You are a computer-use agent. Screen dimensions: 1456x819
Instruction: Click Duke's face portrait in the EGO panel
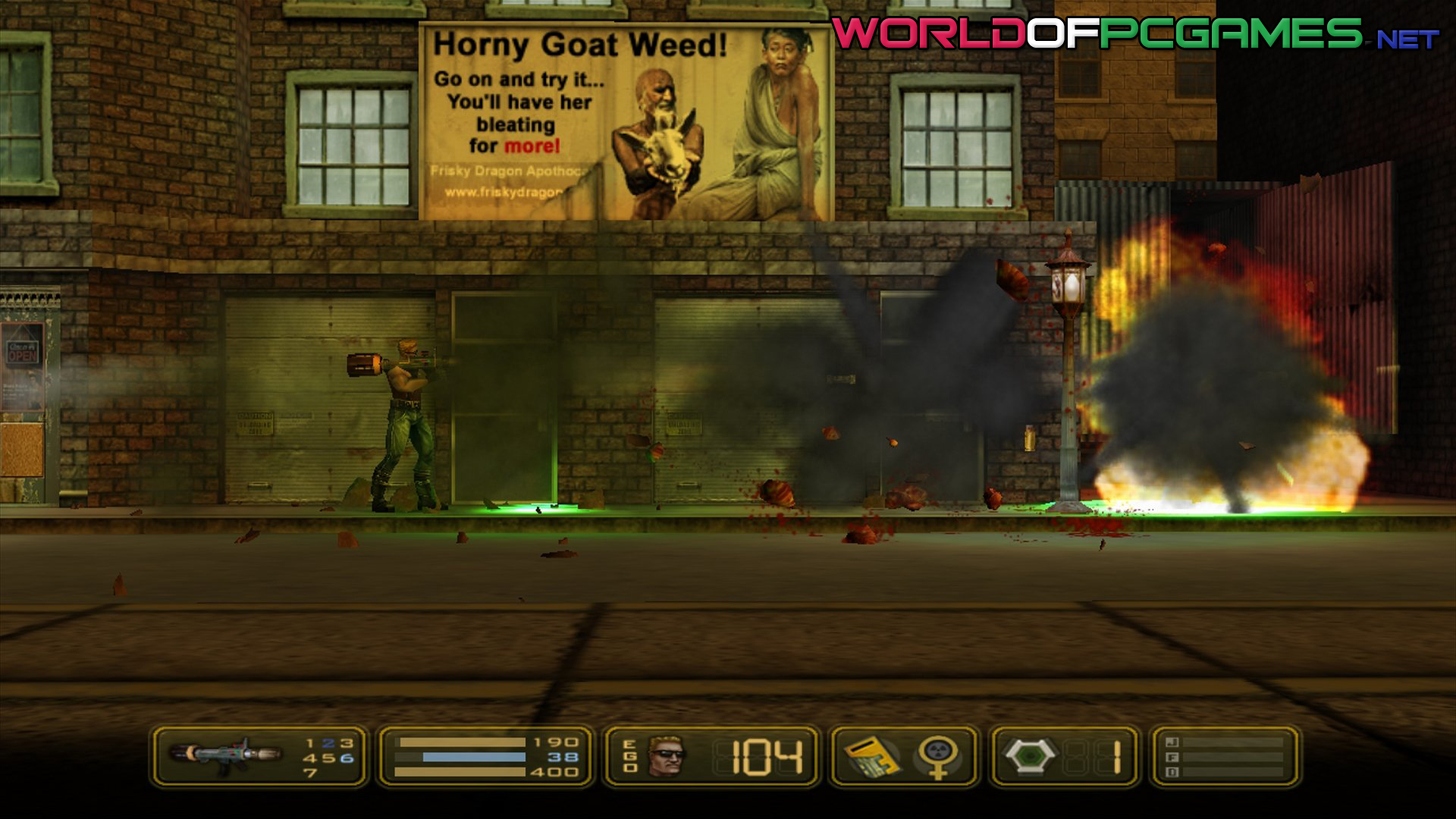[x=667, y=755]
